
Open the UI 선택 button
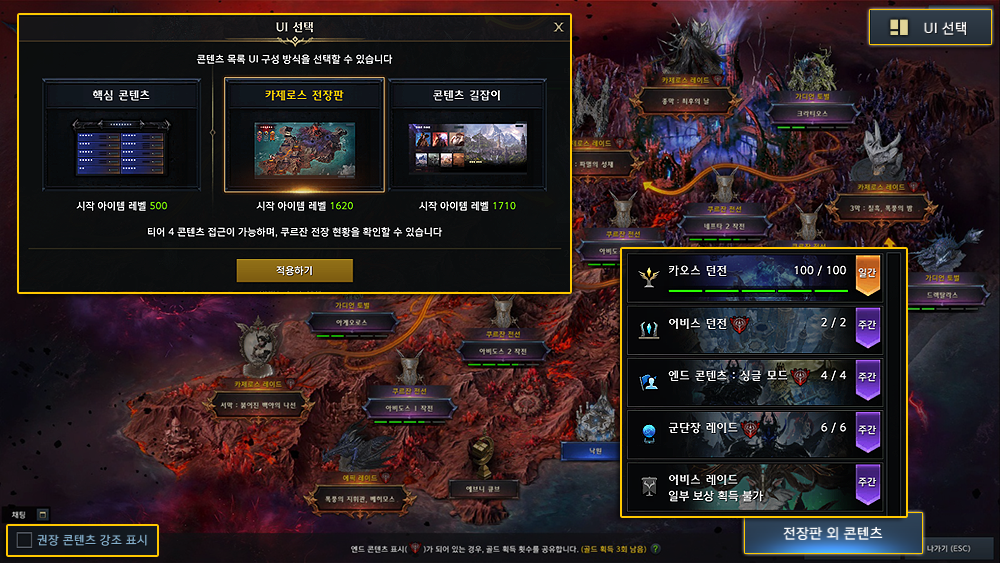point(930,28)
